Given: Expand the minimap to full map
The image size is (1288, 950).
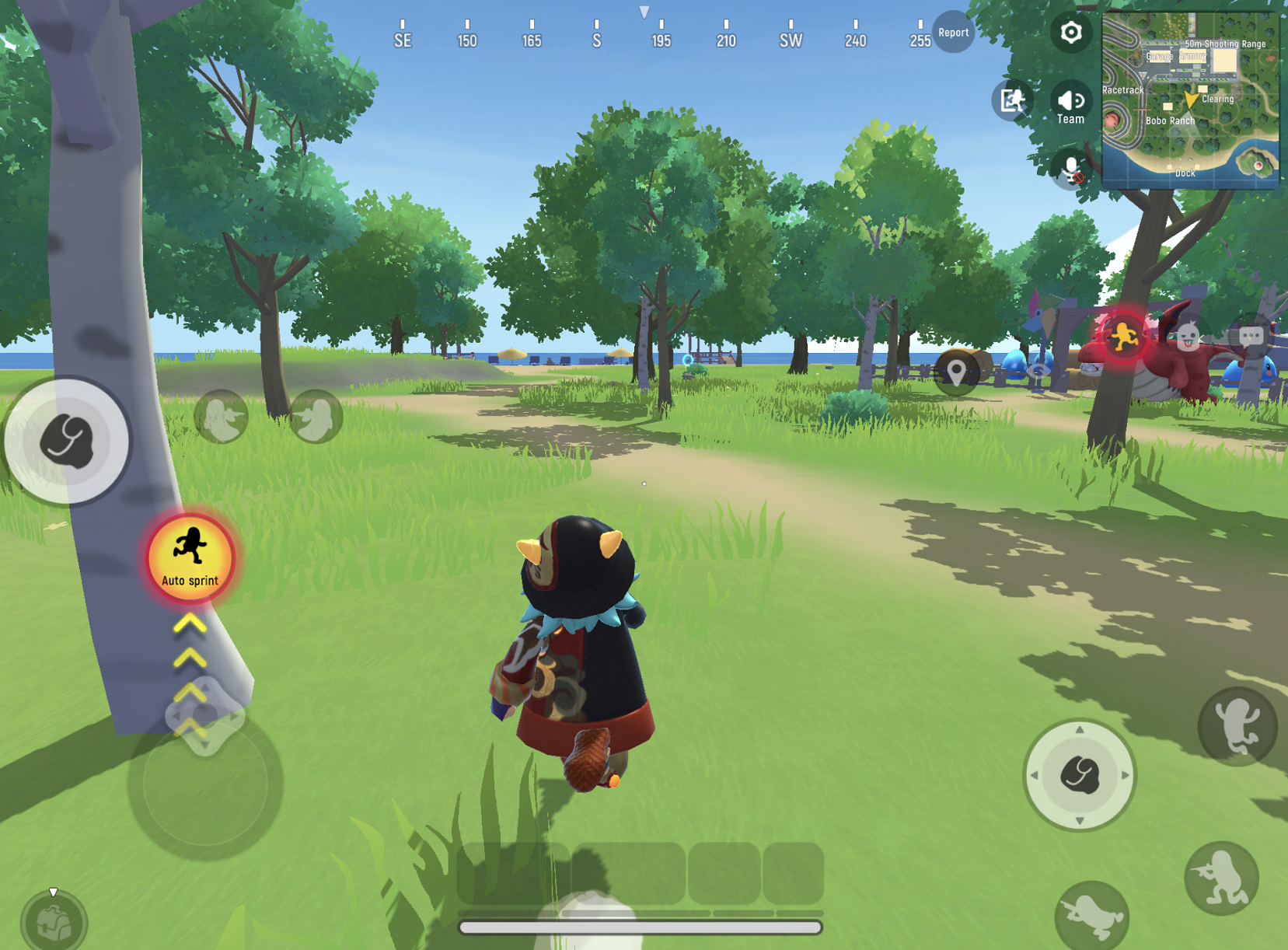Looking at the screenshot, I should tap(1192, 95).
